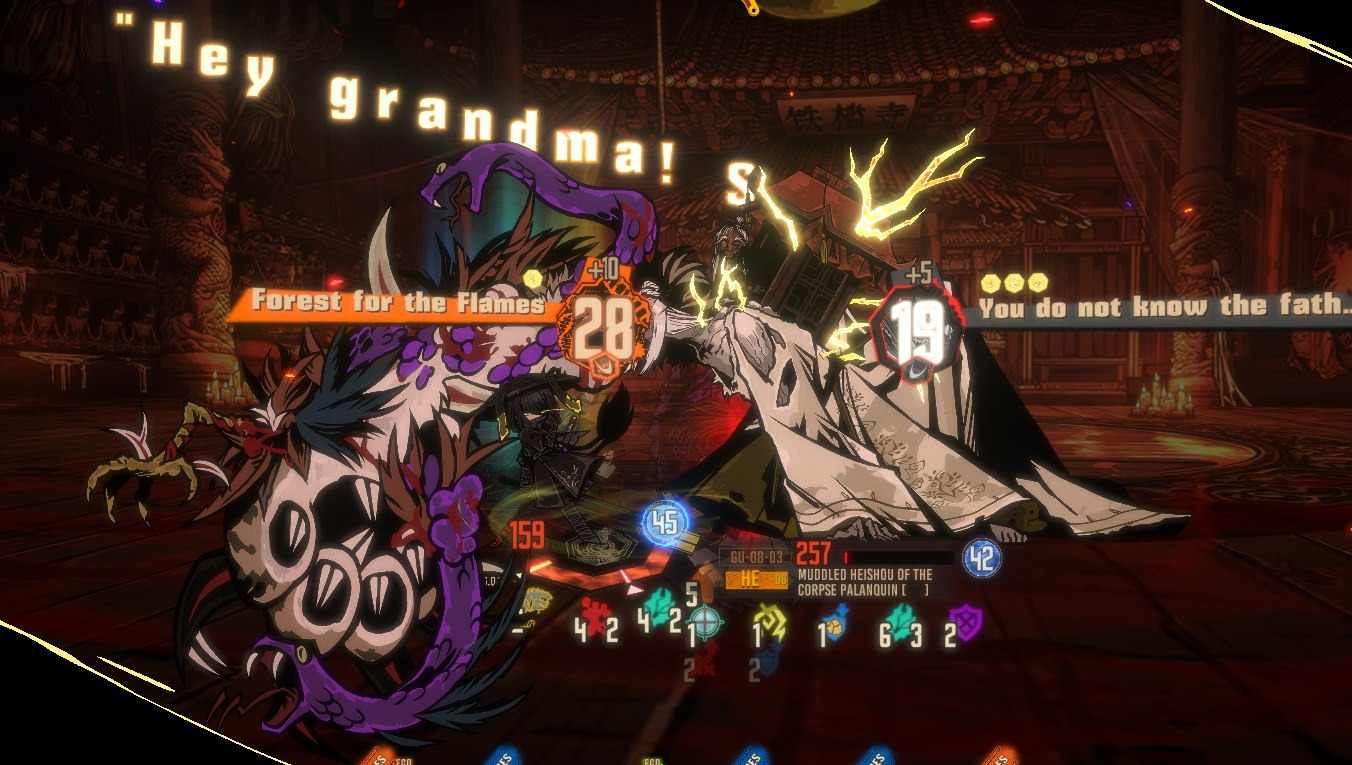Select the Forest for the Flames skill banner
The width and height of the screenshot is (1352, 765).
[397, 302]
